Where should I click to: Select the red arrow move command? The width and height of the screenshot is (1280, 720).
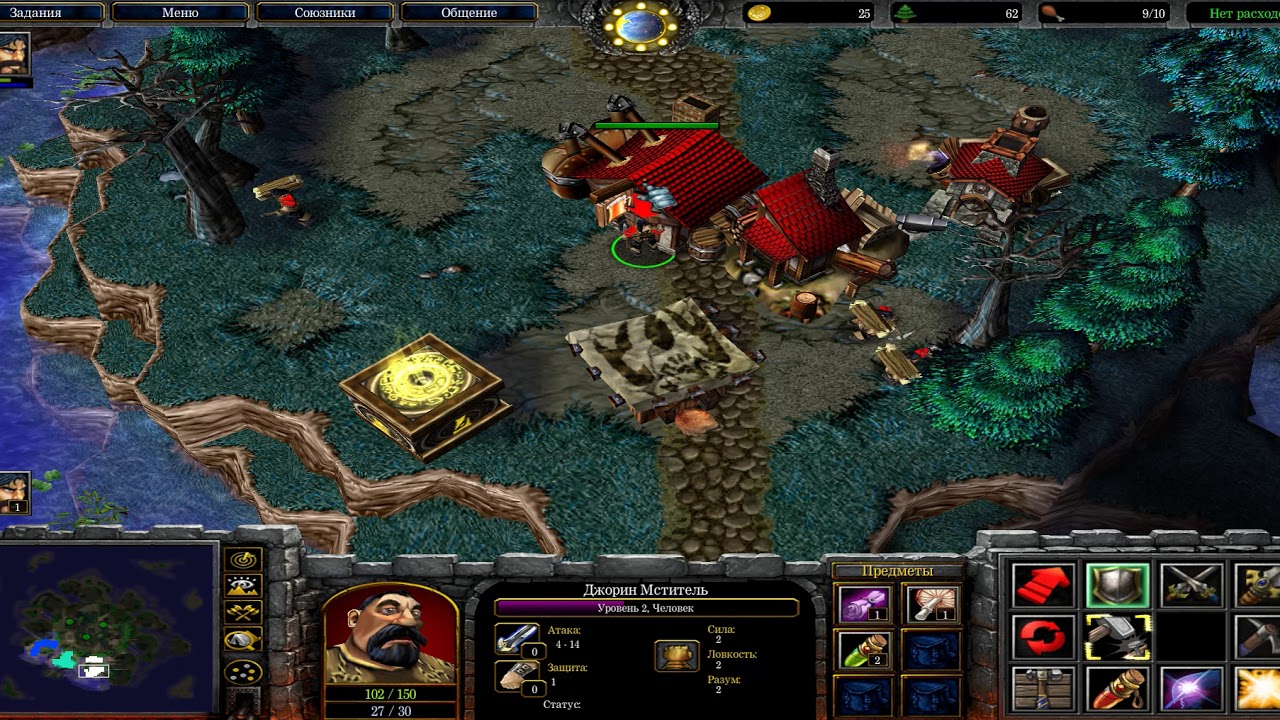pos(1043,586)
